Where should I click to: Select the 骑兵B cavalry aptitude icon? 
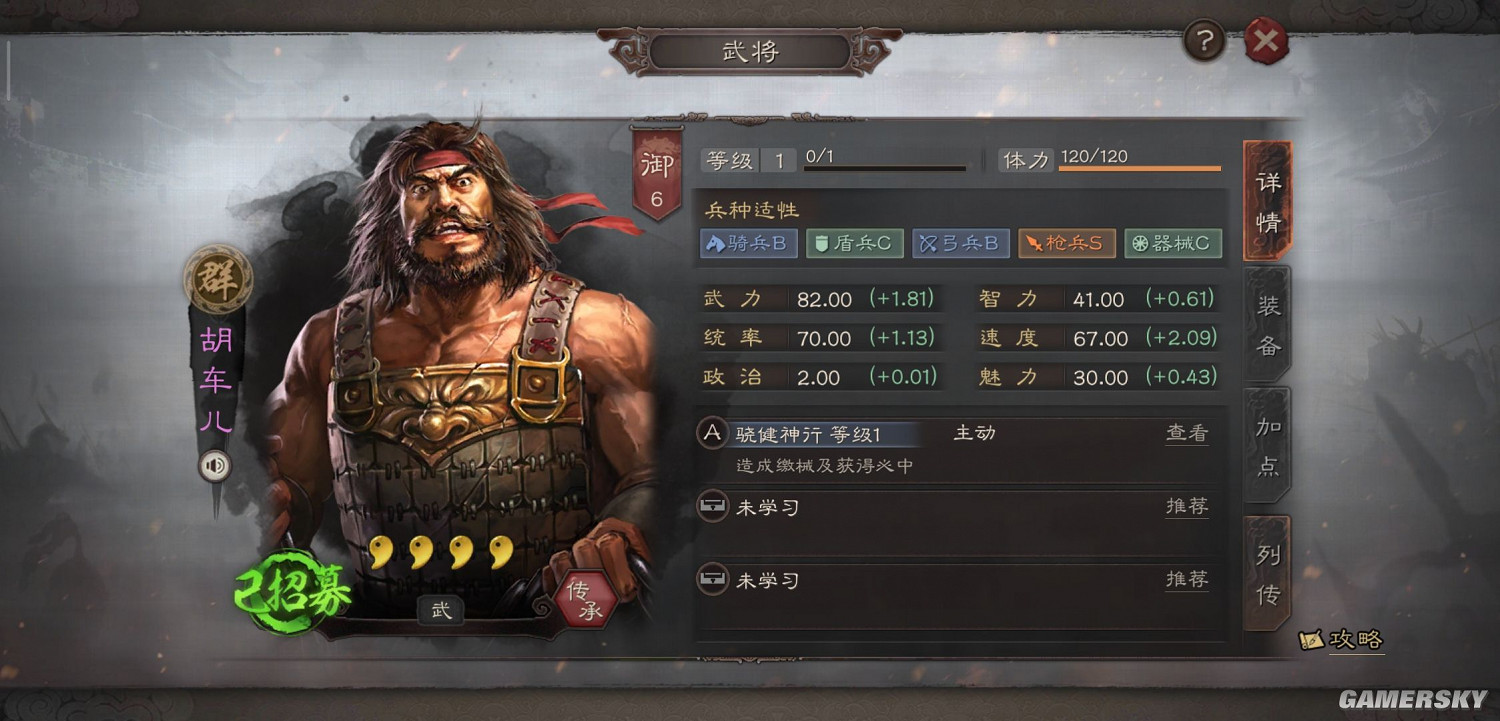coord(748,243)
